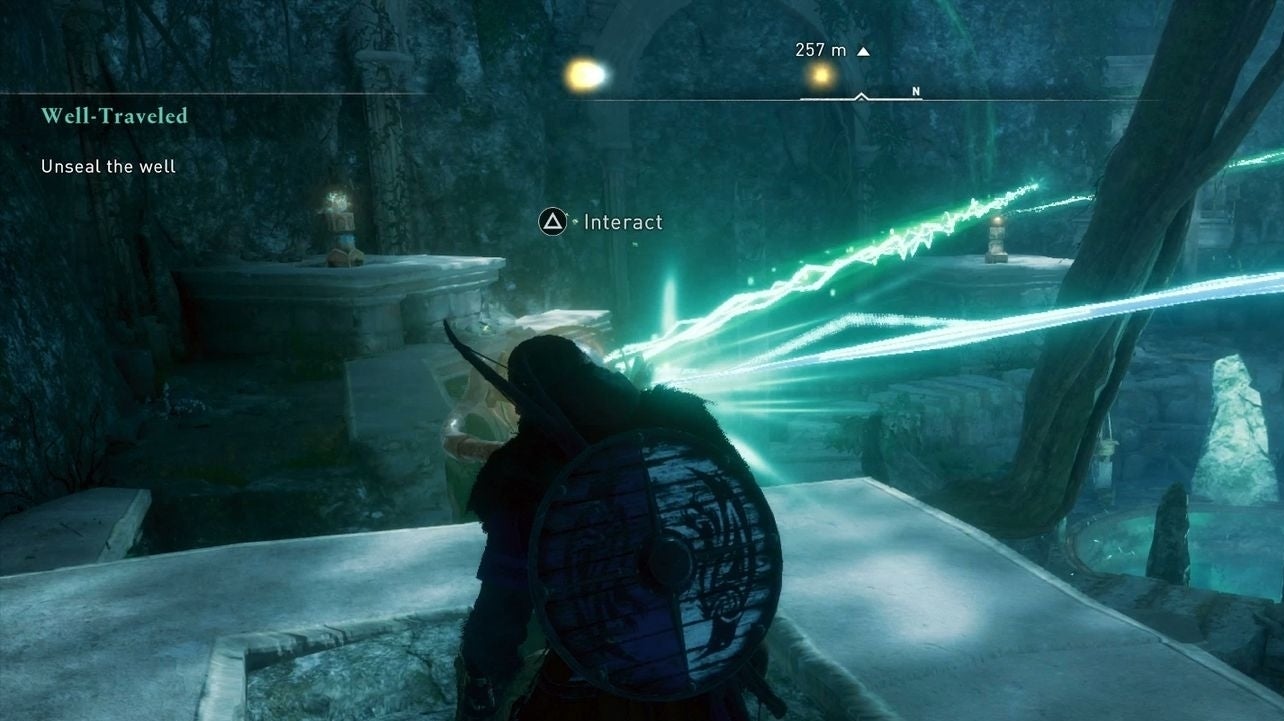Select the N cardinal marker on the compass
The image size is (1284, 721).
pyautogui.click(x=914, y=89)
